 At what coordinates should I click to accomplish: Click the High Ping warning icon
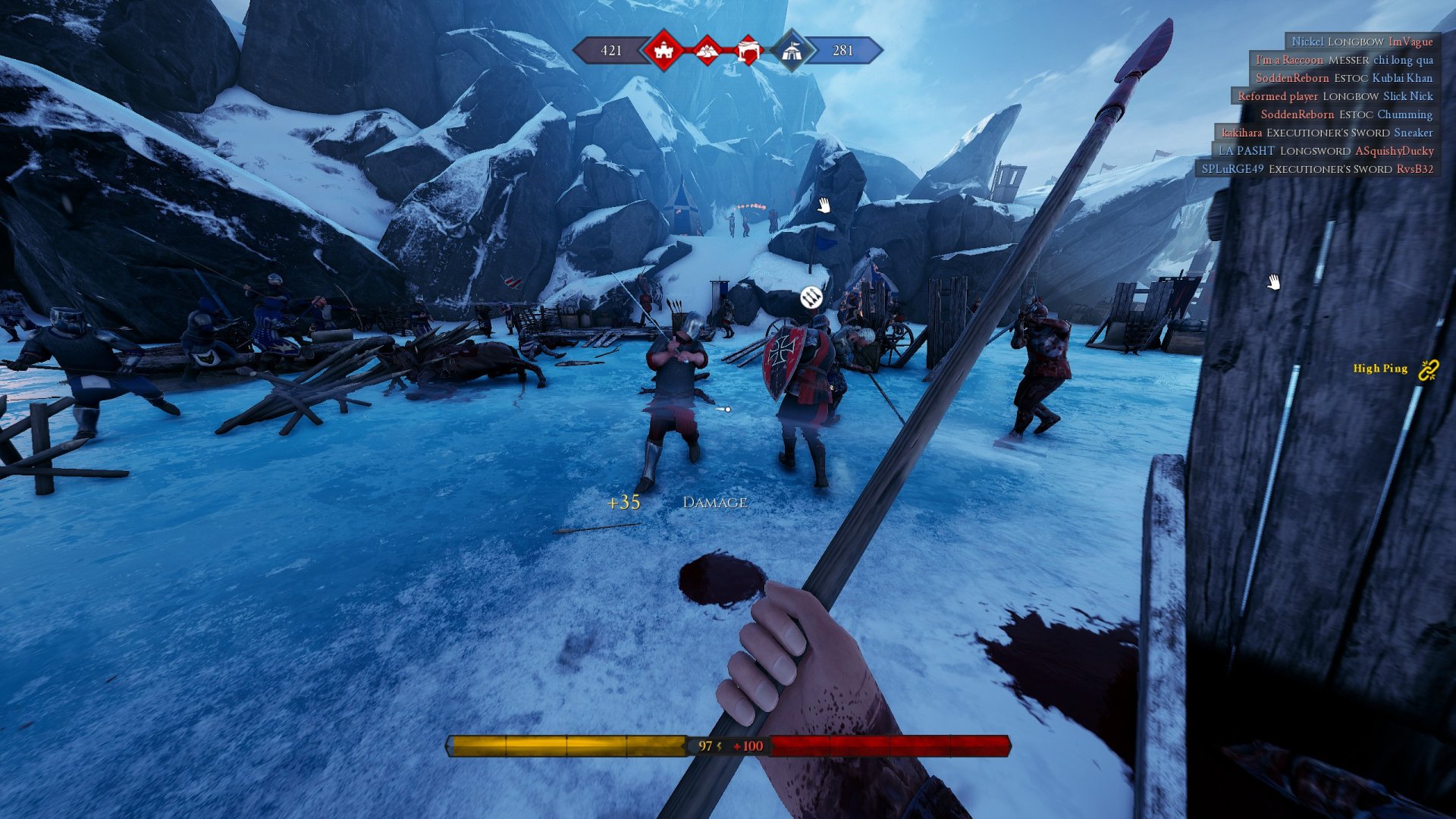tap(1428, 369)
